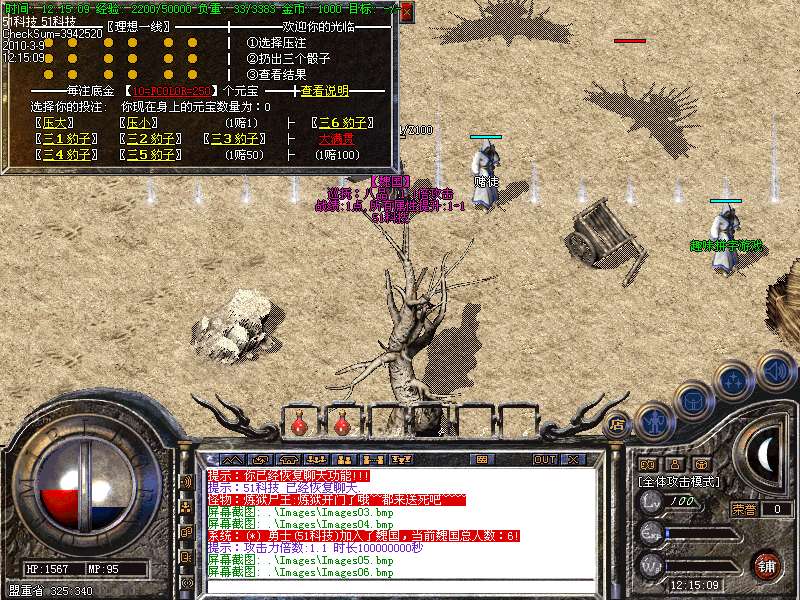Open the 店 shop button
The image size is (800, 600).
[x=619, y=421]
